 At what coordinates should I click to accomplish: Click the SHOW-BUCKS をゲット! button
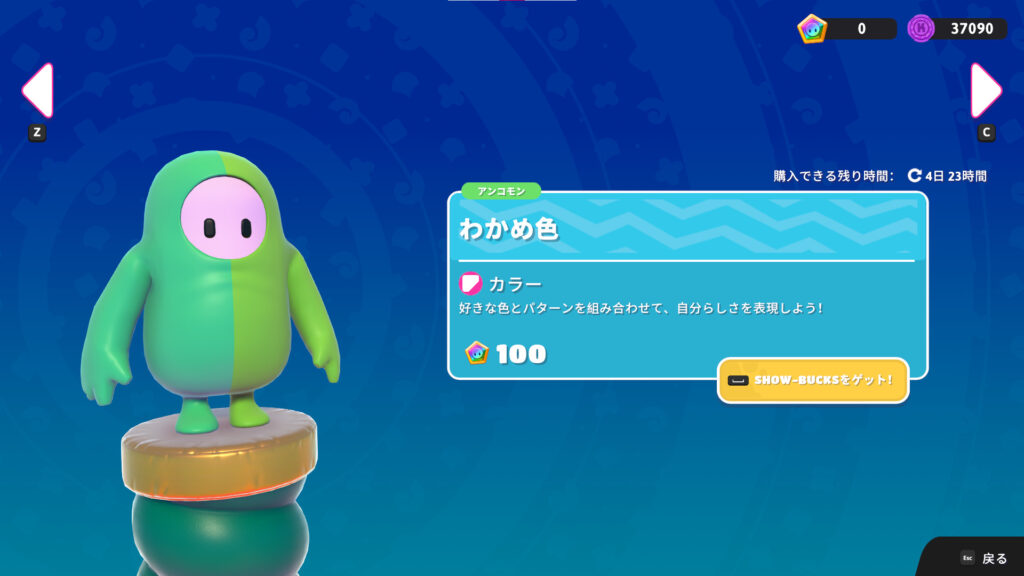812,381
